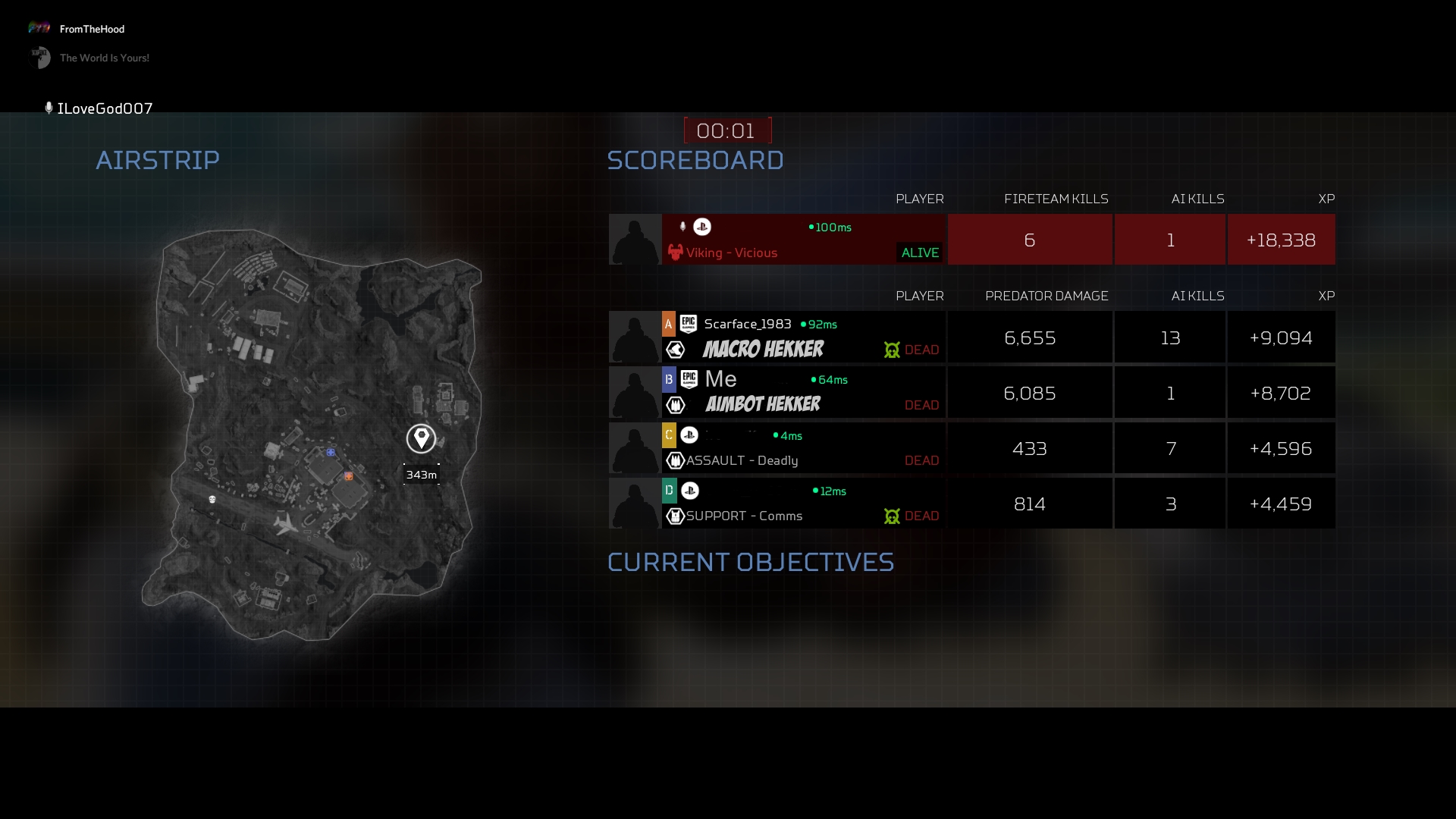The image size is (1456, 819).
Task: Open the FromTheHood friend notification
Action: (x=91, y=29)
